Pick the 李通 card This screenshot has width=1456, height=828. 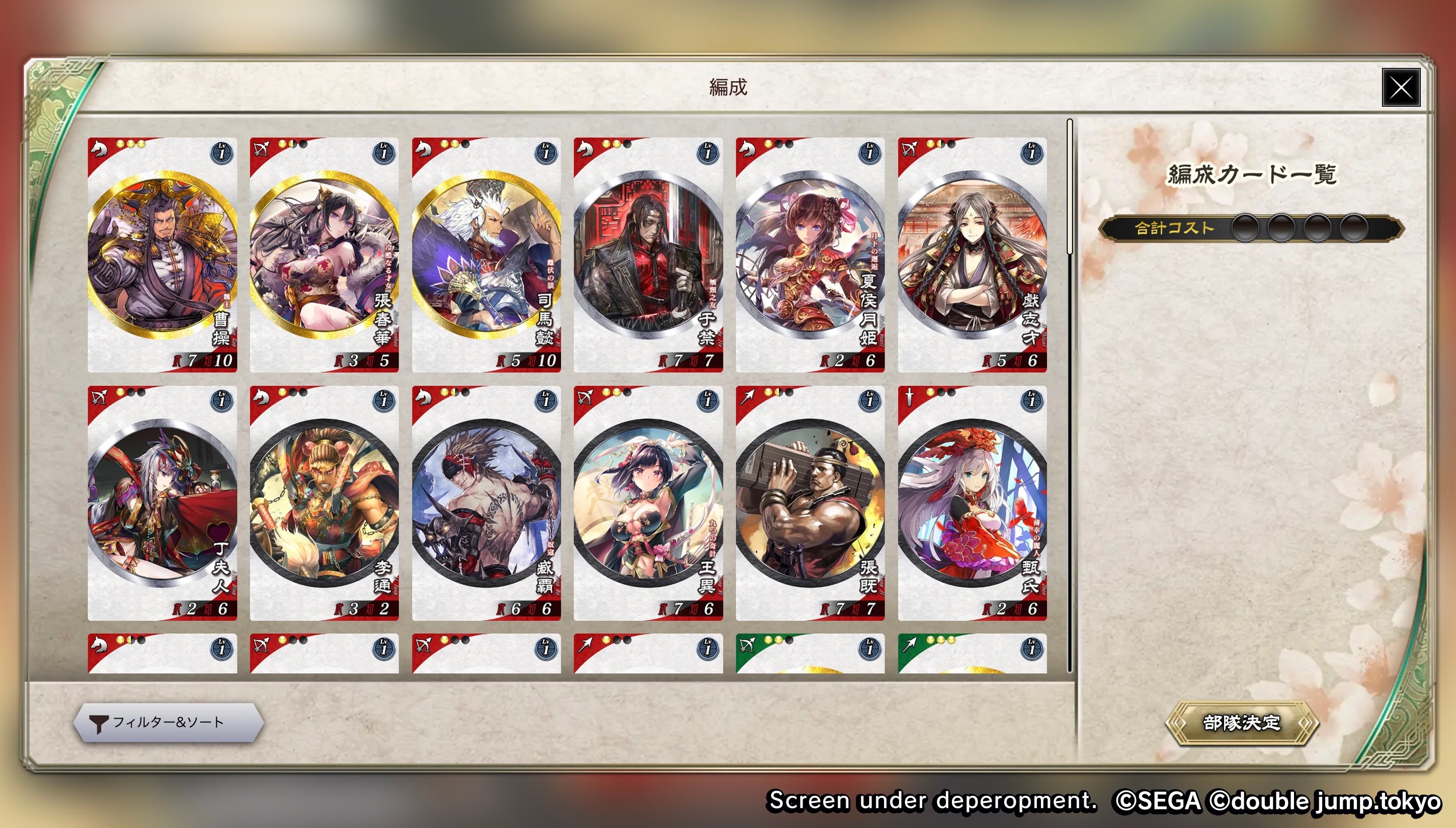(324, 503)
